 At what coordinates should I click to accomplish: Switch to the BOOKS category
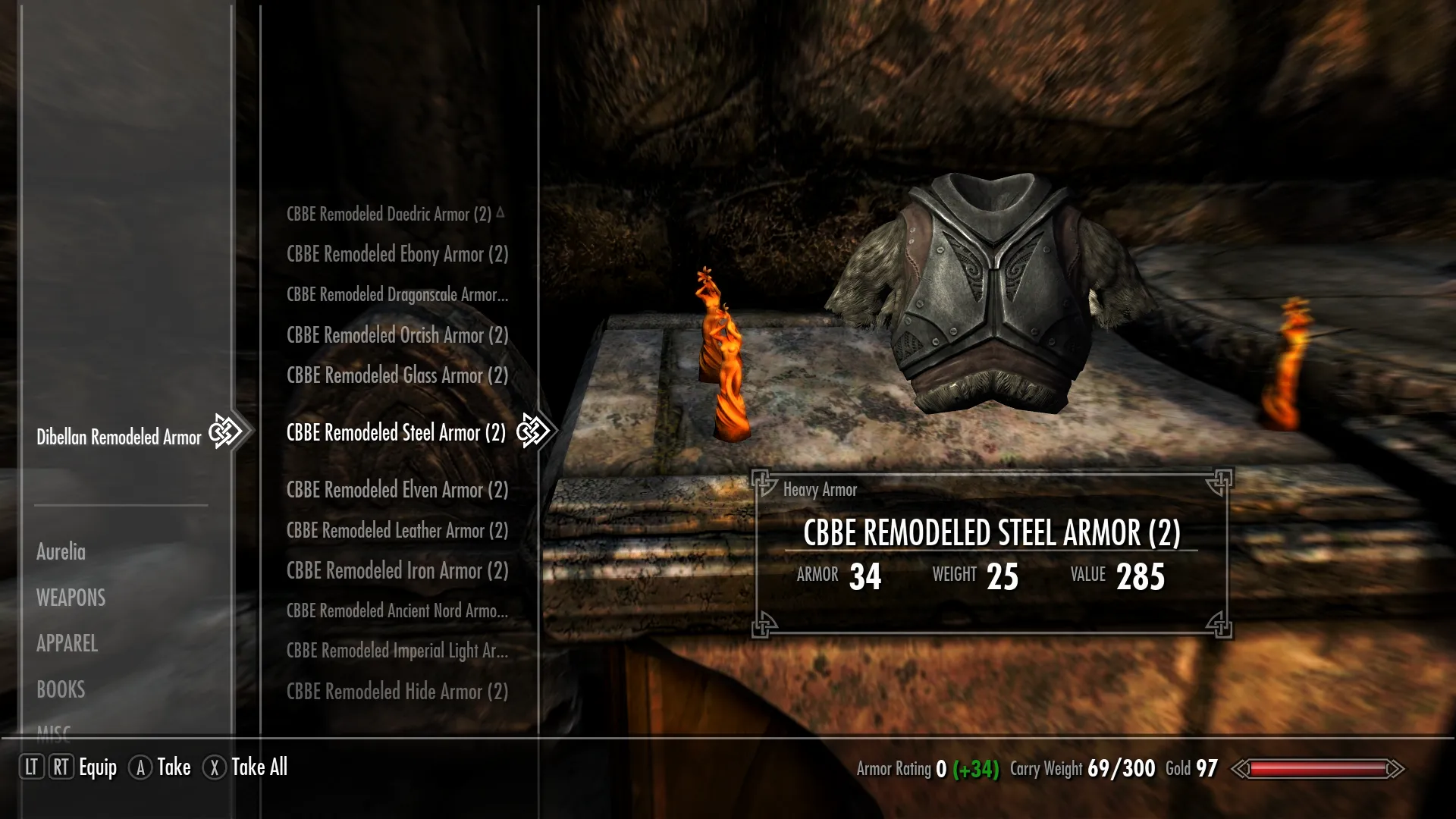(x=61, y=690)
